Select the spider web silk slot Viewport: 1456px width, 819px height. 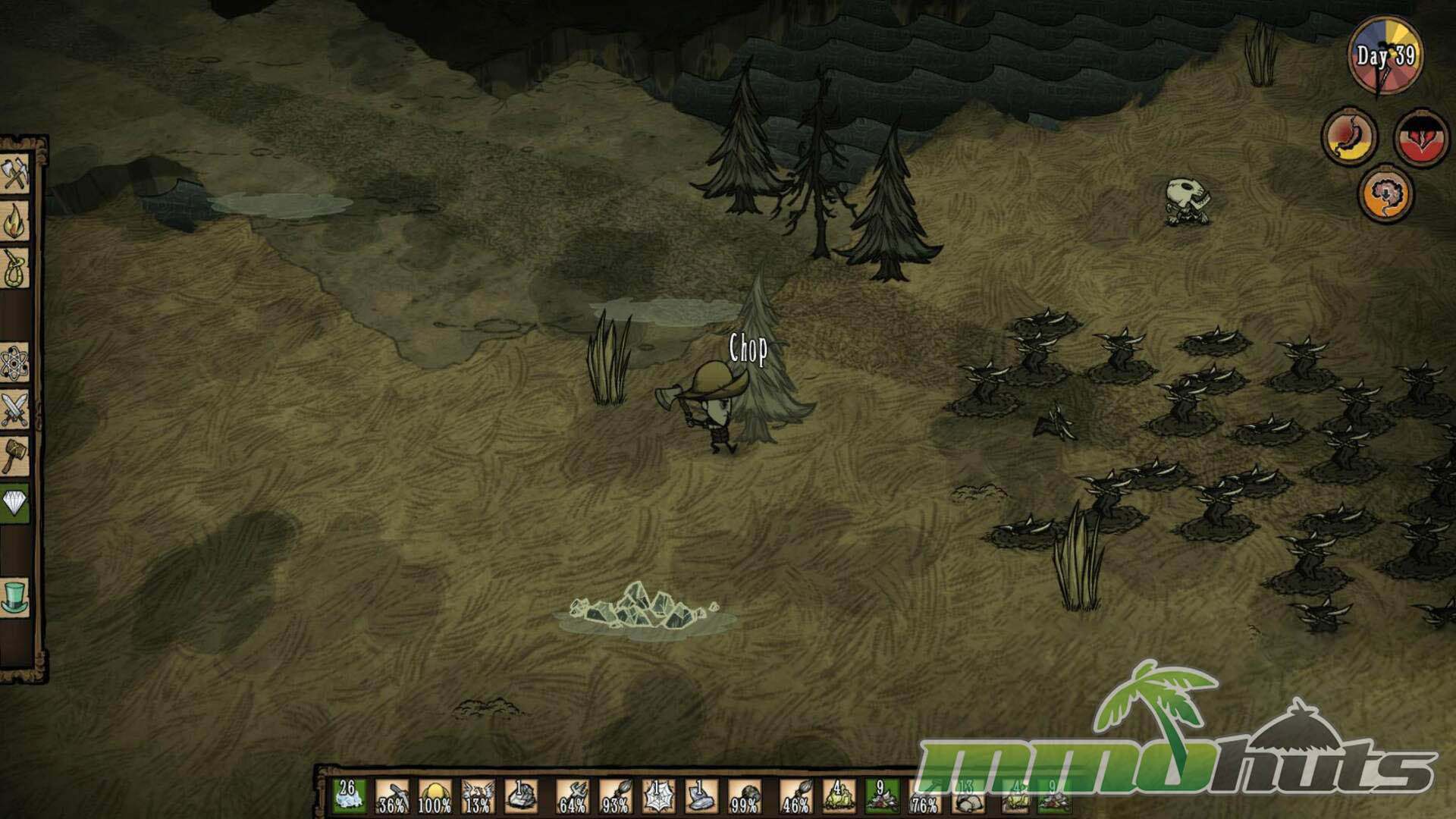(657, 796)
